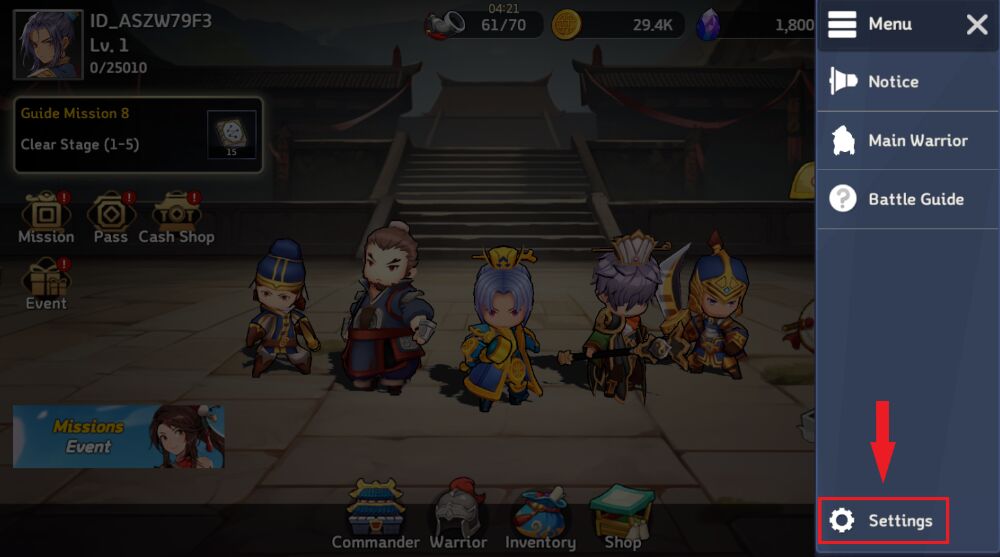
Task: Close the side menu with X
Action: tap(977, 25)
